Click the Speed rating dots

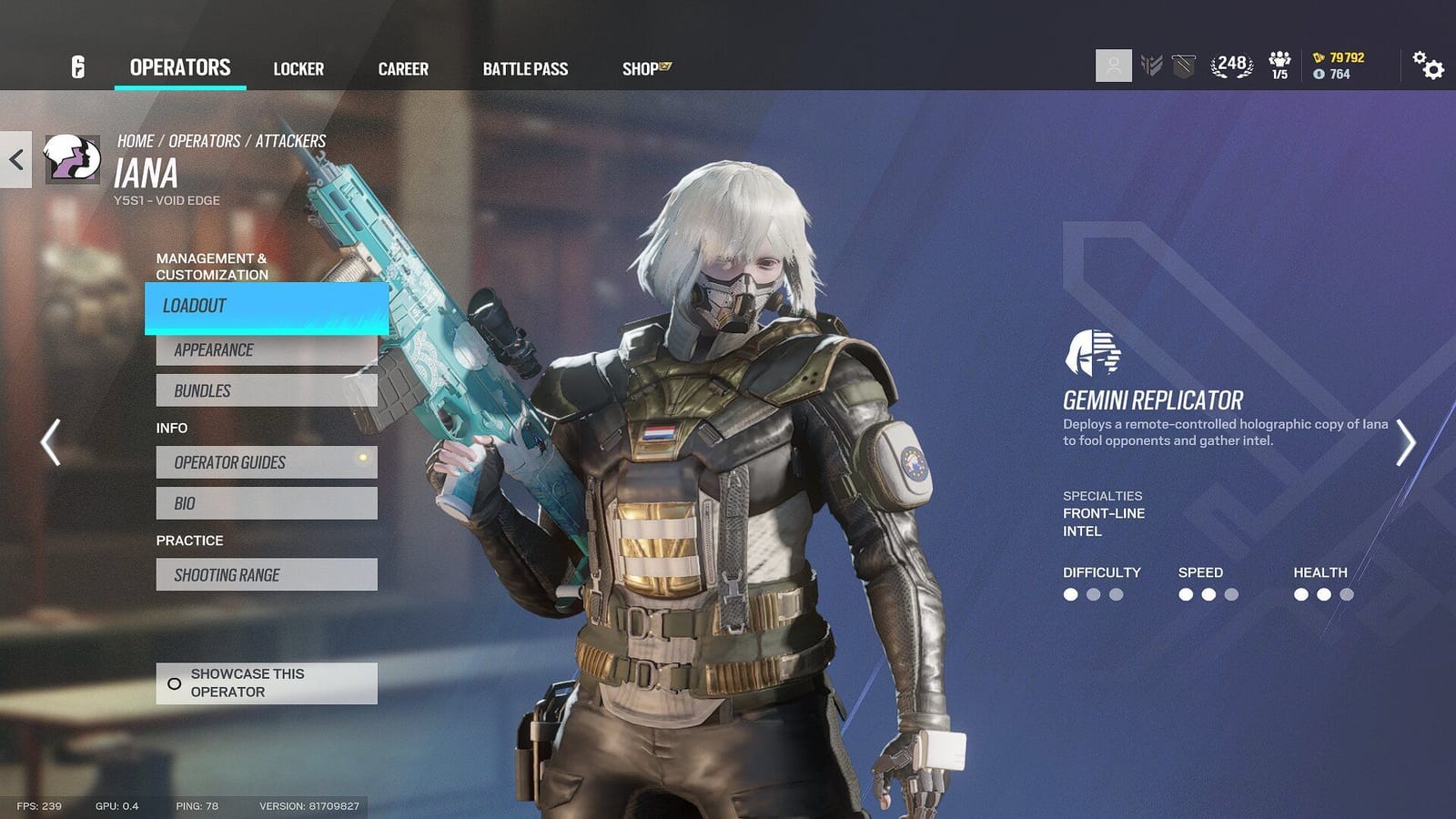coord(1207,592)
